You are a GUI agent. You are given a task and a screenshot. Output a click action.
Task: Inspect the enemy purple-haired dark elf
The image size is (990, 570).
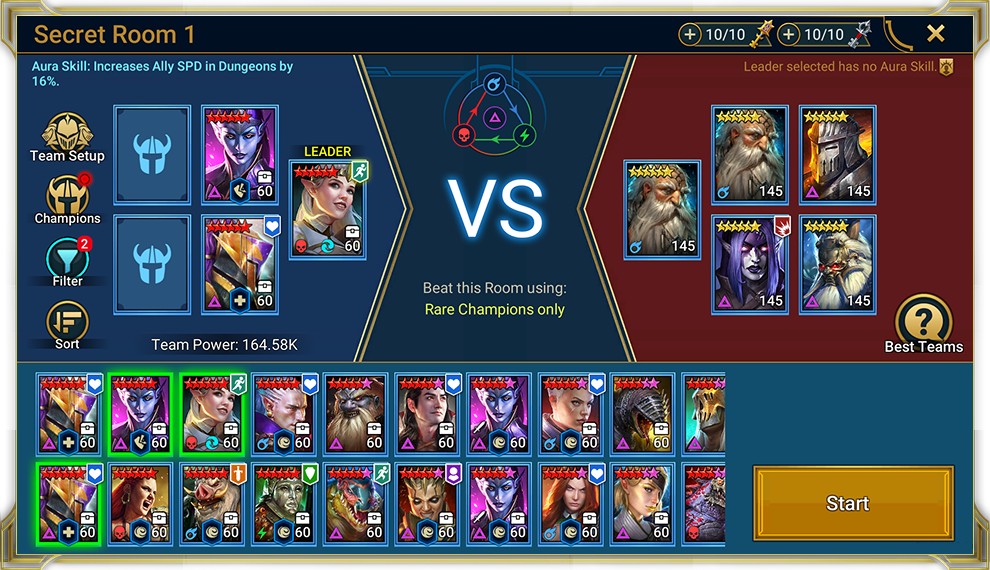click(750, 264)
